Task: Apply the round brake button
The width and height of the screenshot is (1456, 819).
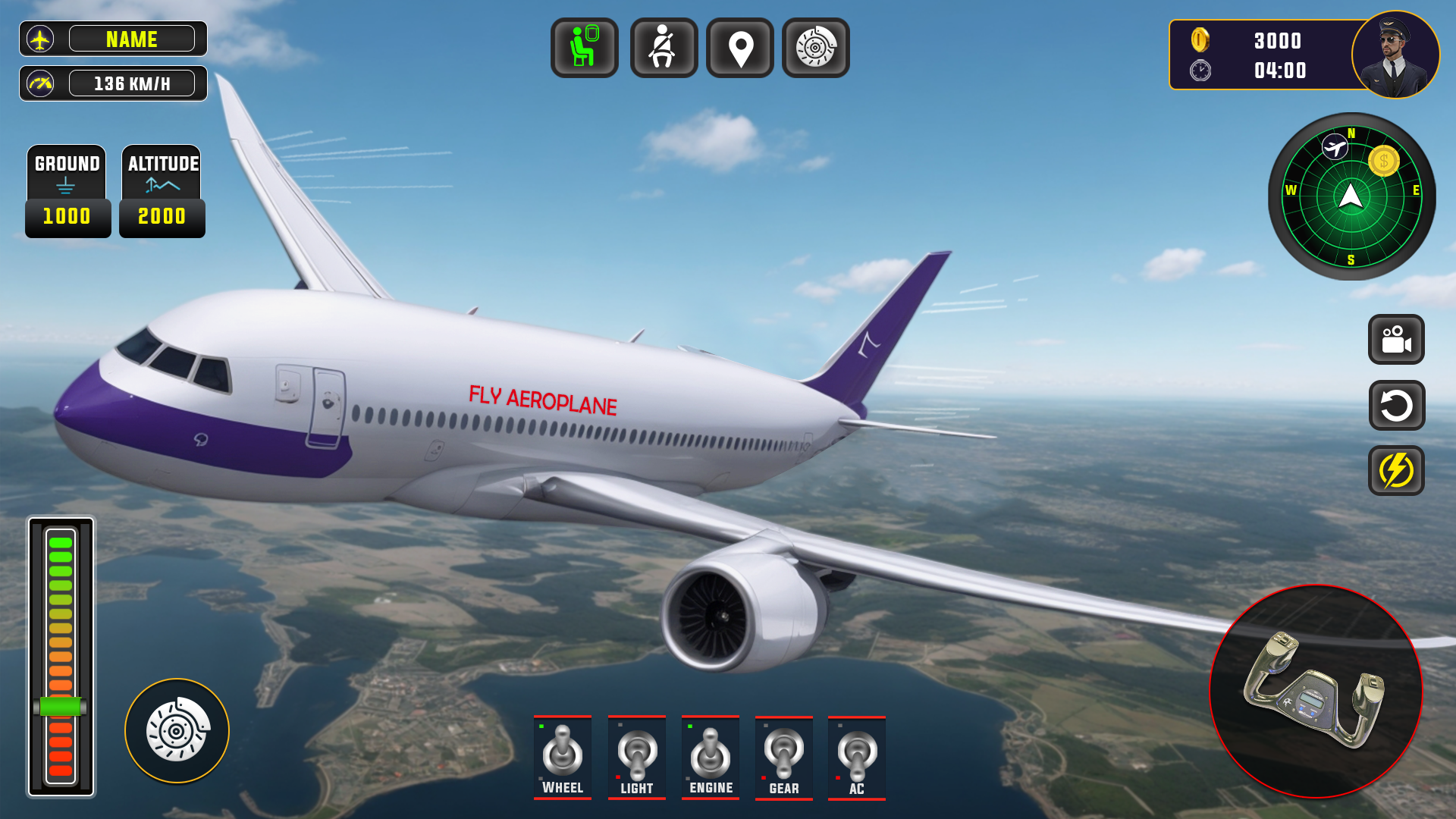Action: 177,730
